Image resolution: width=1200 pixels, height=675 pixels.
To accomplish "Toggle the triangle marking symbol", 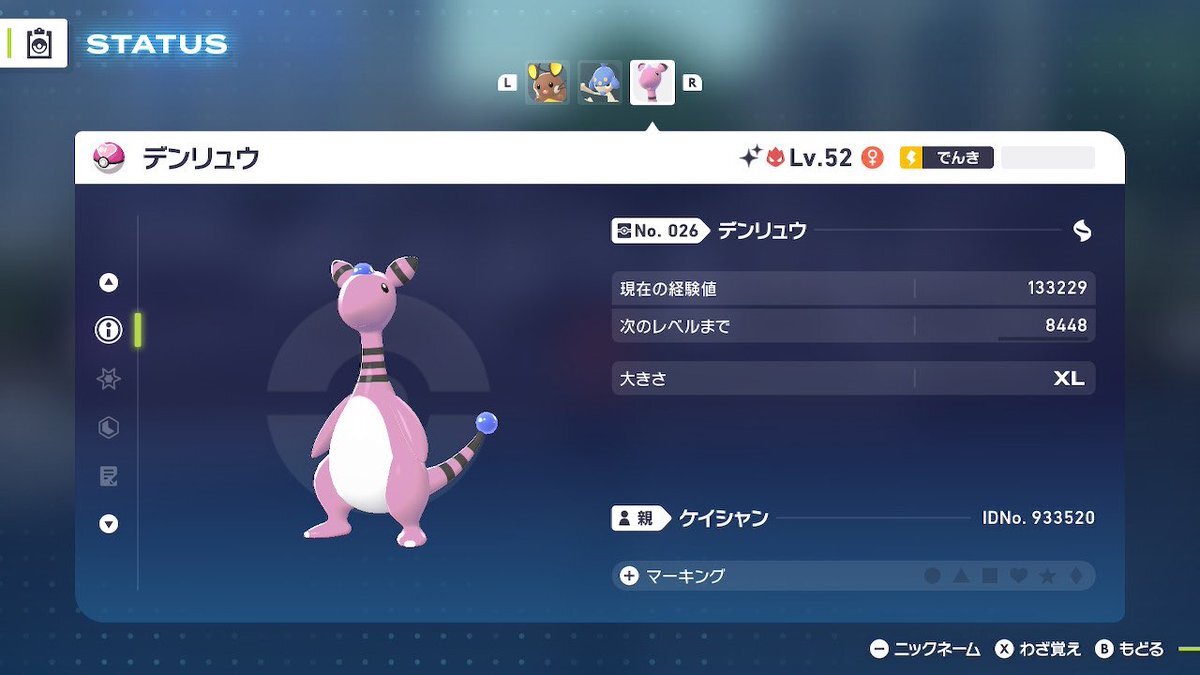I will click(960, 576).
